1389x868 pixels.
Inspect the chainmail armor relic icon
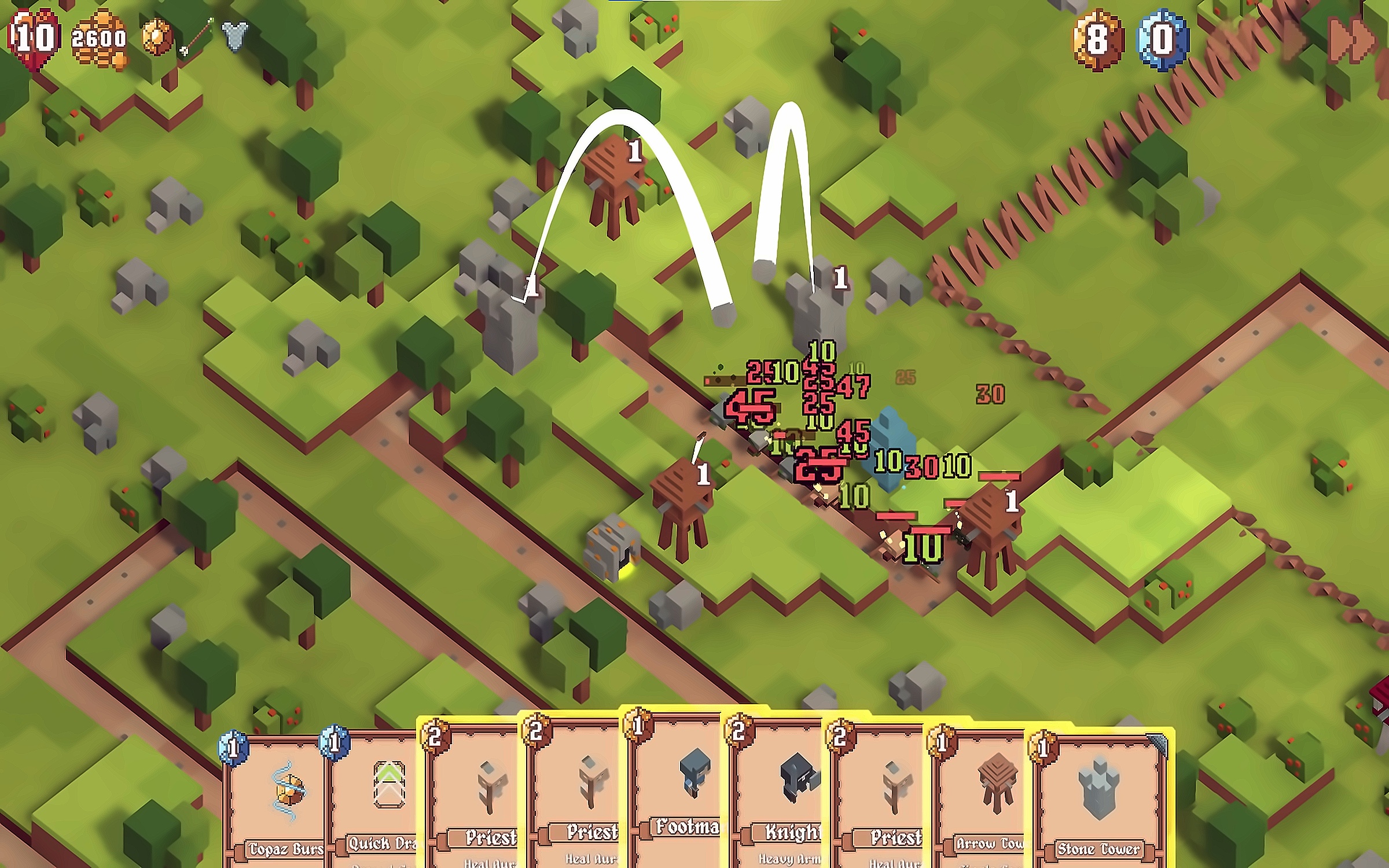235,35
